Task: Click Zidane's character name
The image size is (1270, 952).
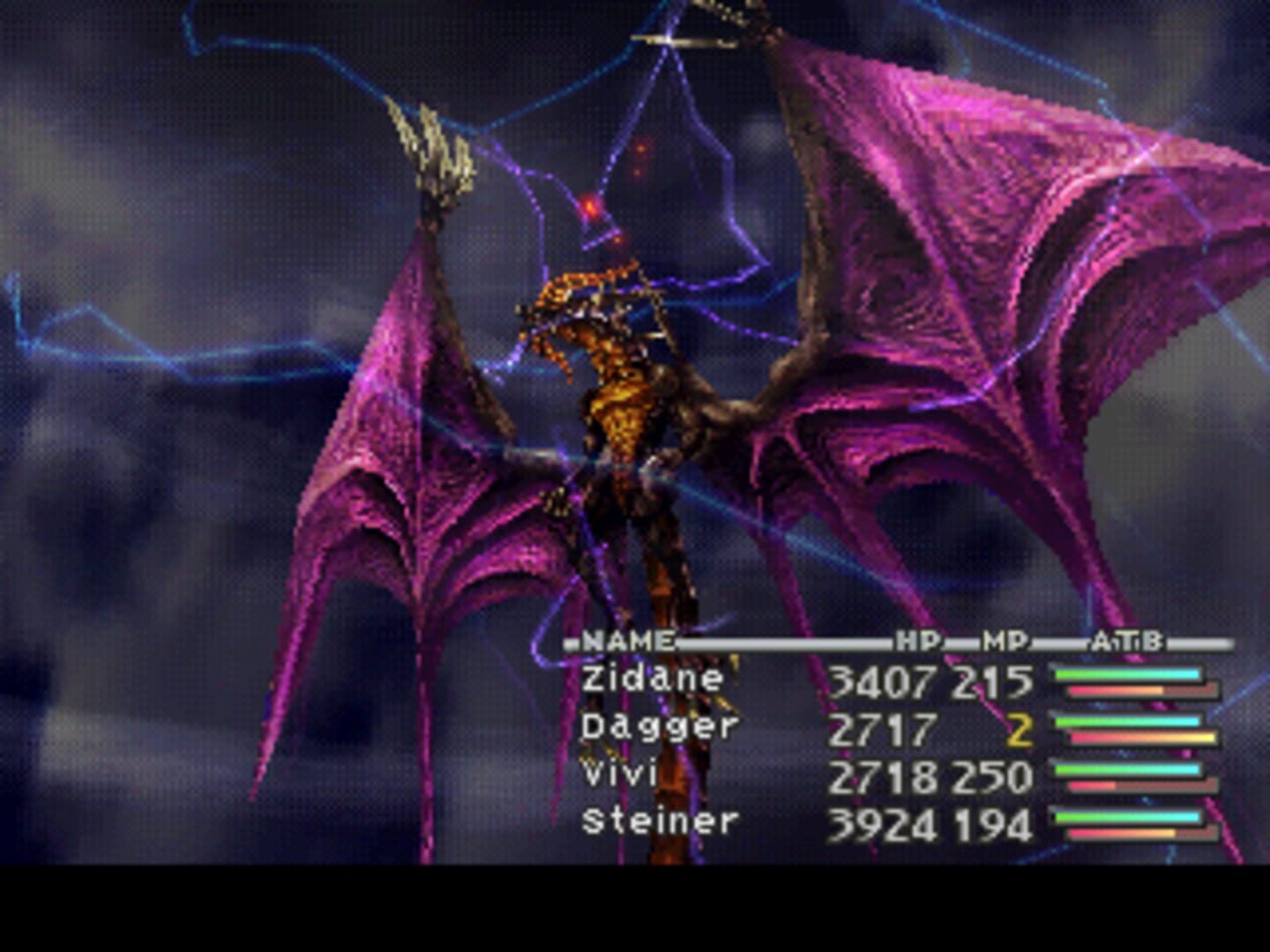Action: point(650,677)
